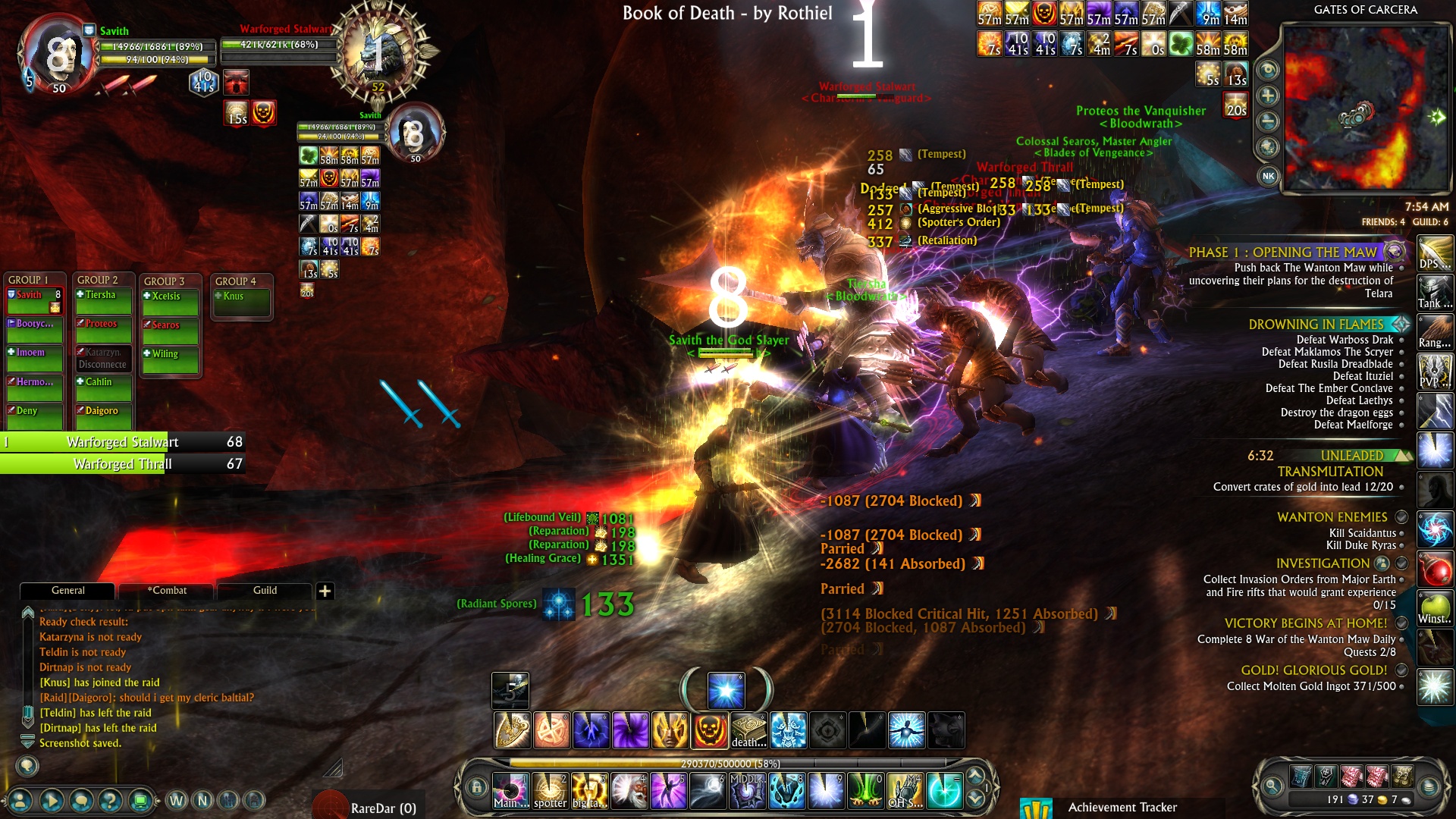Switch to the Combat chat tab
The height and width of the screenshot is (819, 1456).
[168, 591]
